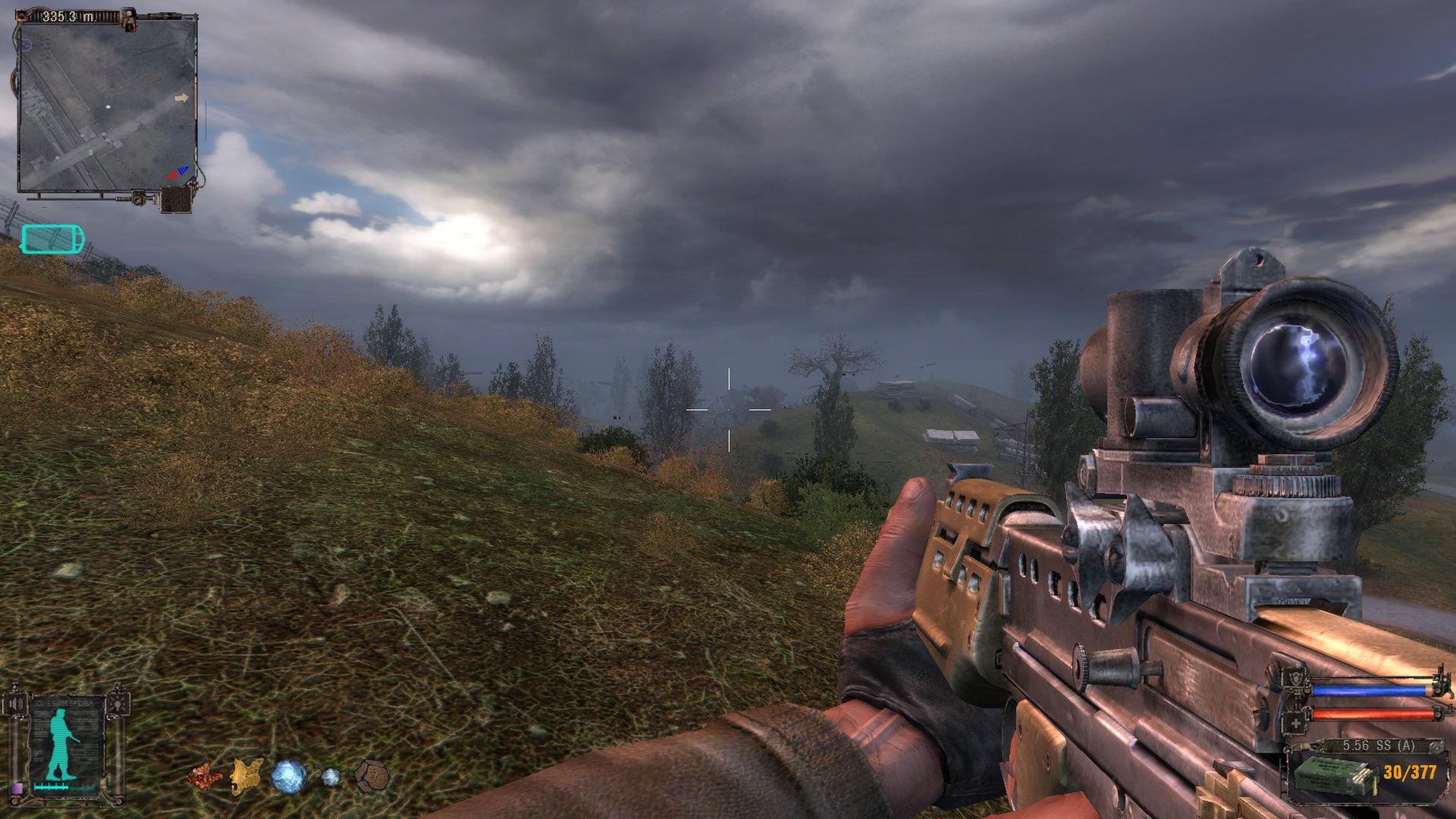Click the green ammo box icon
Image resolution: width=1456 pixels, height=819 pixels.
coord(1334,776)
